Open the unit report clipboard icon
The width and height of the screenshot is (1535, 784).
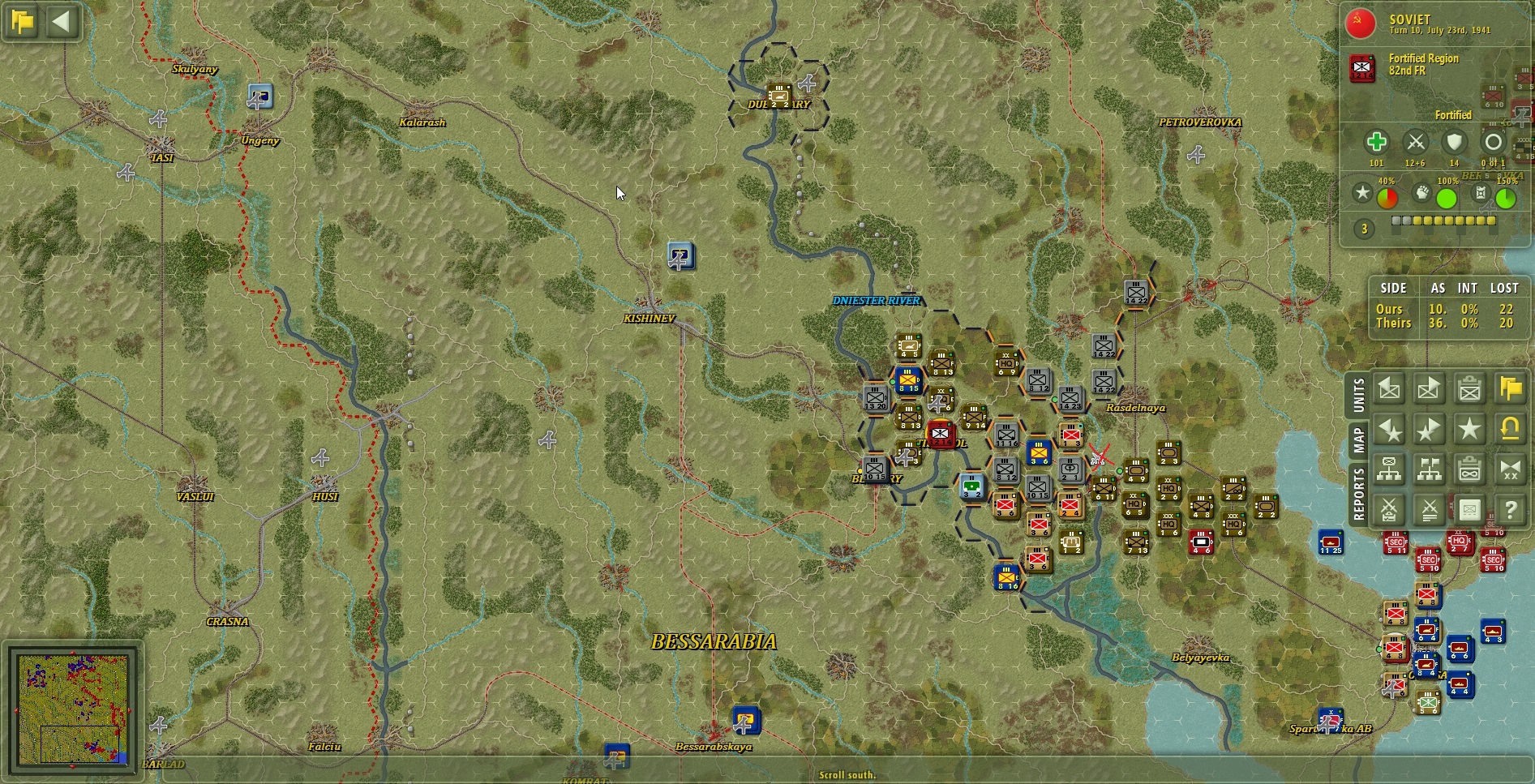1470,388
